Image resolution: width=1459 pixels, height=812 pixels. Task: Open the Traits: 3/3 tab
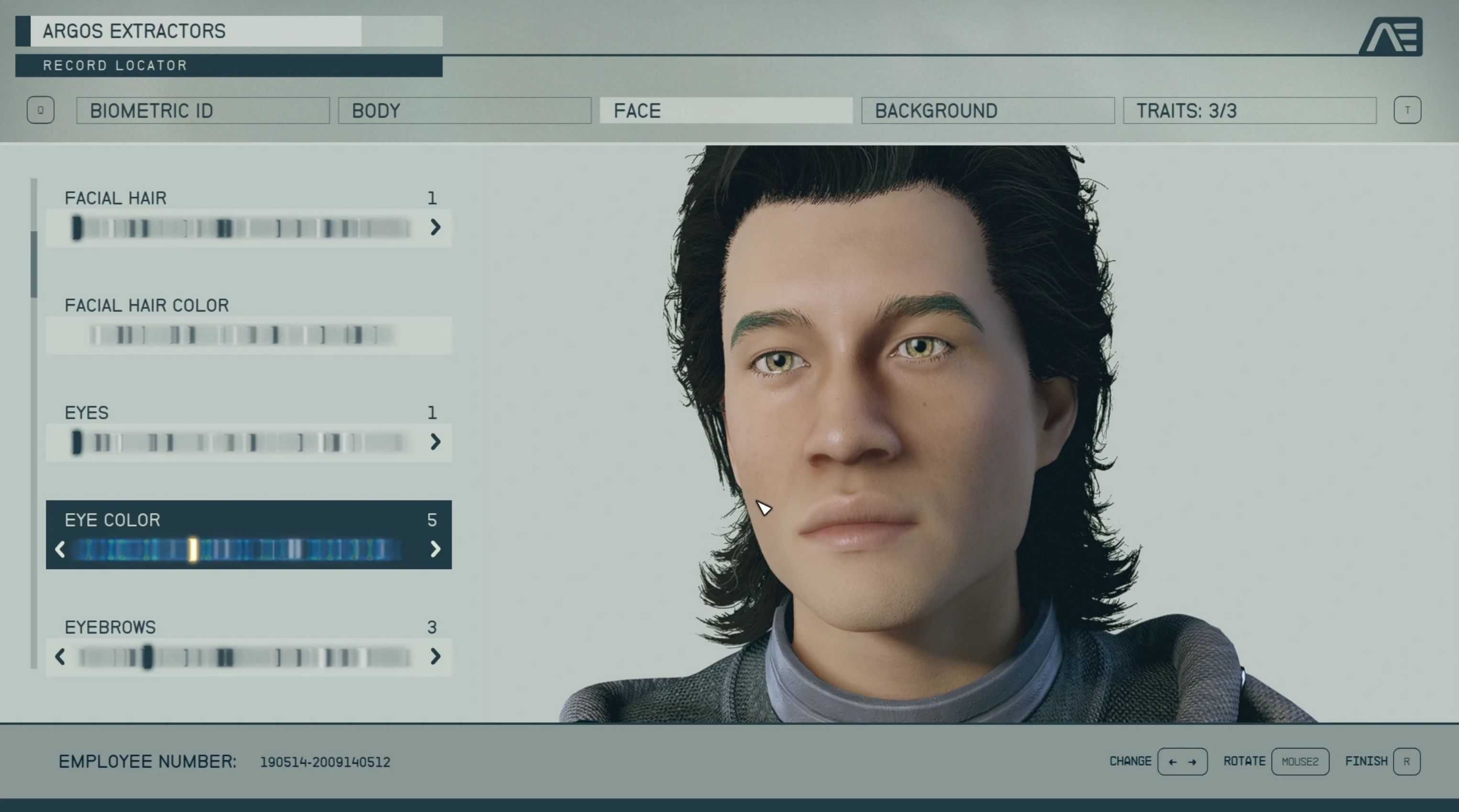(x=1249, y=110)
